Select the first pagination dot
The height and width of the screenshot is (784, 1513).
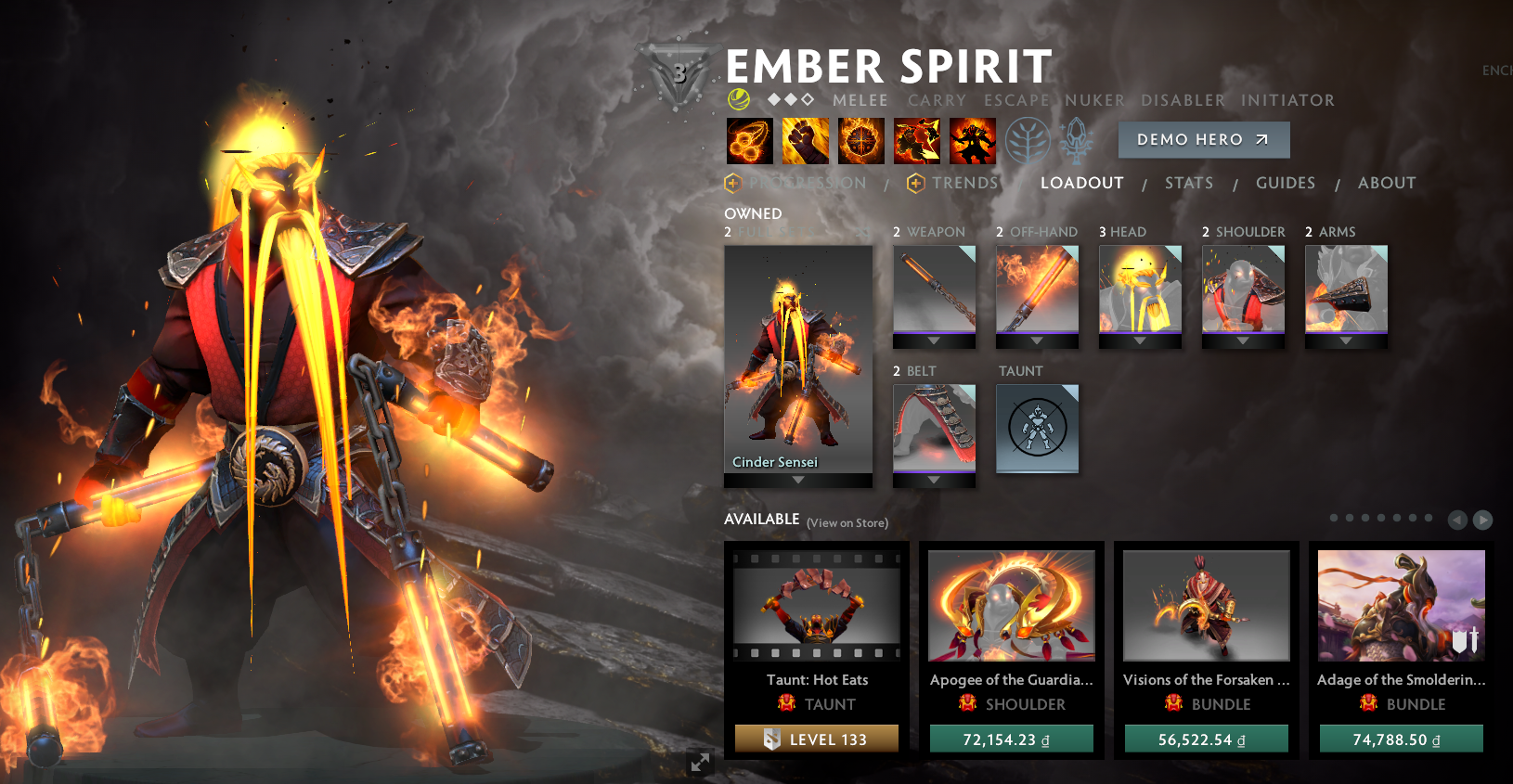(x=1334, y=518)
